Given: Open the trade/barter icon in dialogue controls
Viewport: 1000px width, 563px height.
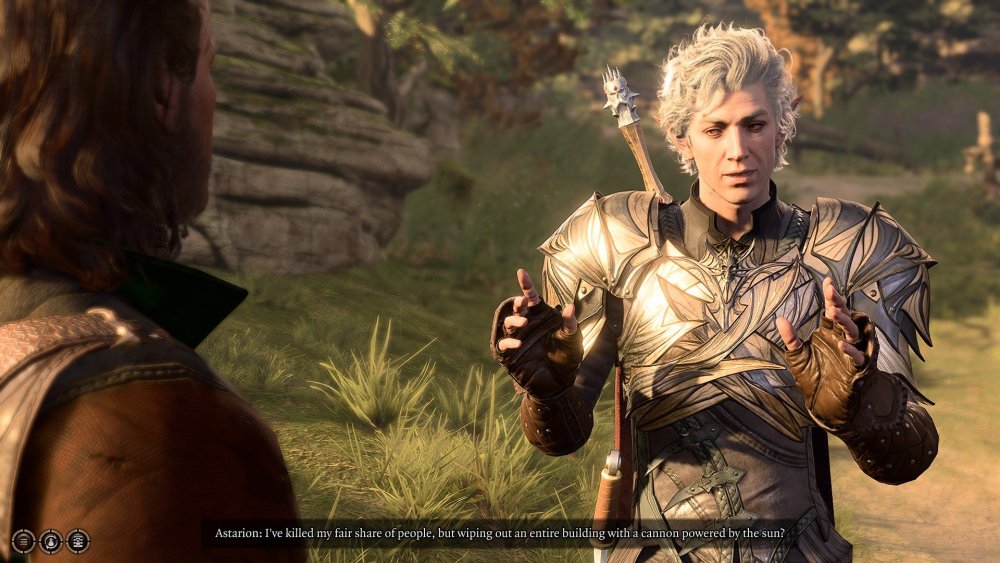Looking at the screenshot, I should pyautogui.click(x=77, y=541).
